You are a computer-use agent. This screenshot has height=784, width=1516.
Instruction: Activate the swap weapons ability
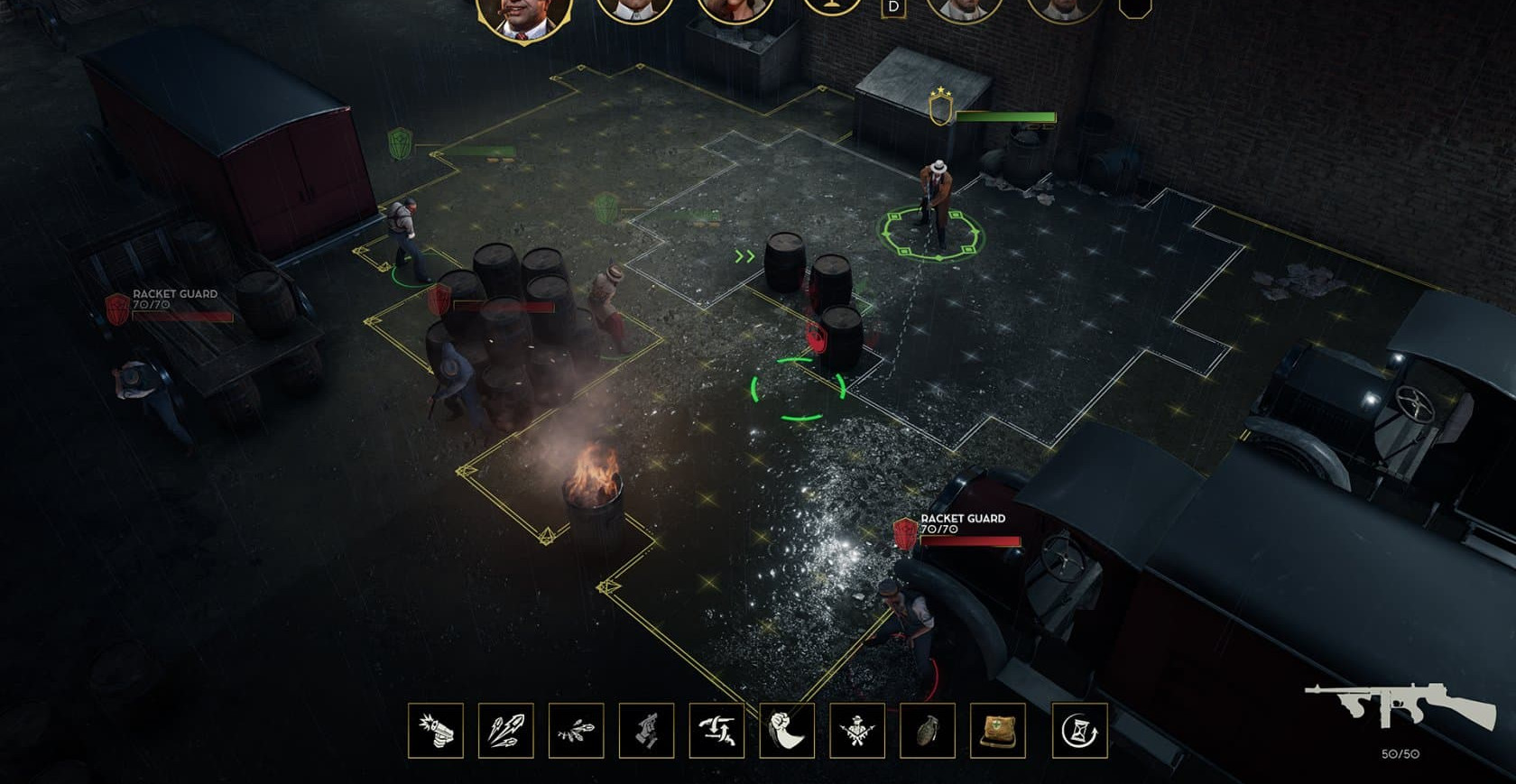pyautogui.click(x=716, y=731)
